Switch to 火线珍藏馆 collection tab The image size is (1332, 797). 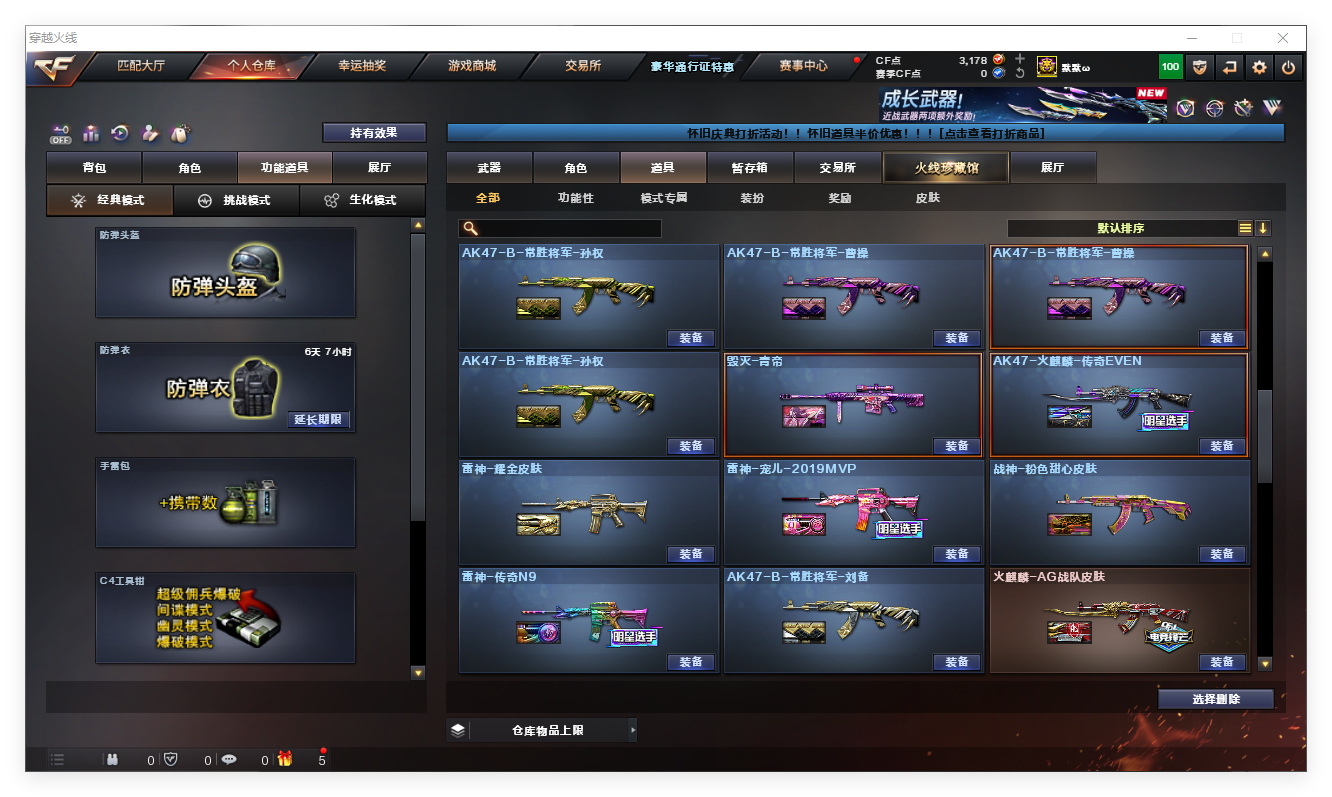pos(945,168)
